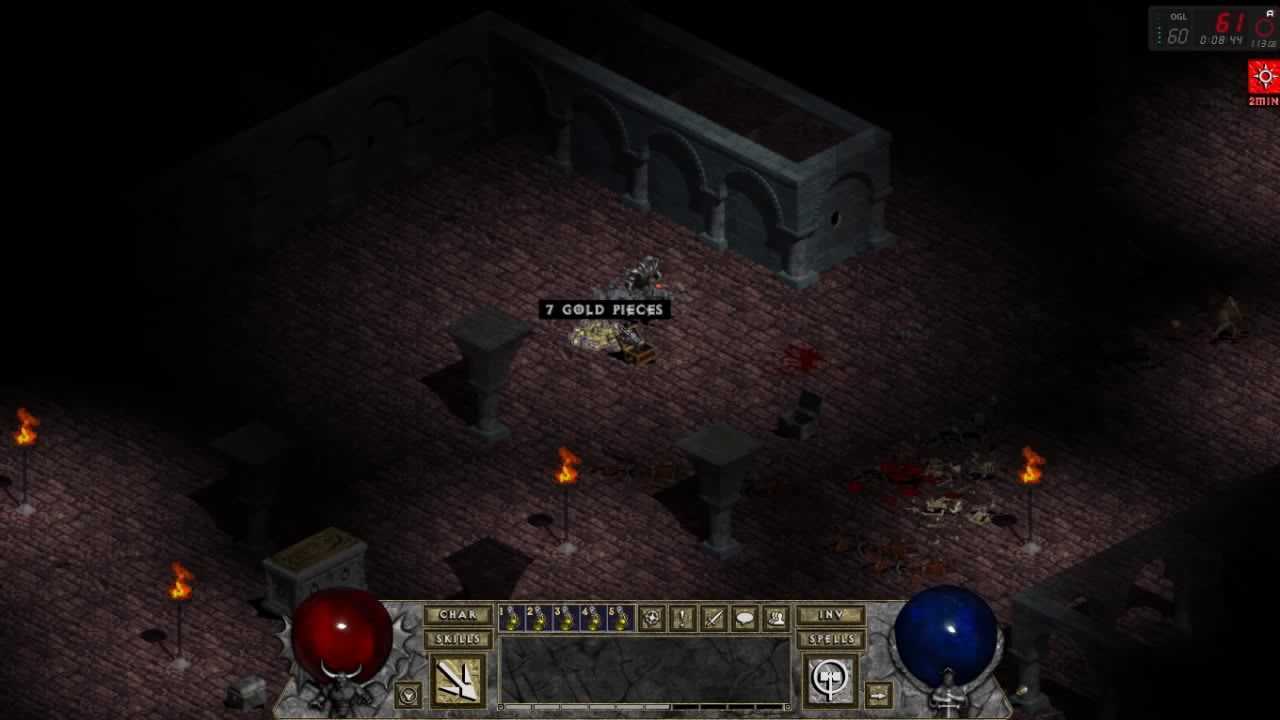This screenshot has height=720, width=1280.
Task: Click the small arrow button beside the blue orb
Action: pos(877,693)
